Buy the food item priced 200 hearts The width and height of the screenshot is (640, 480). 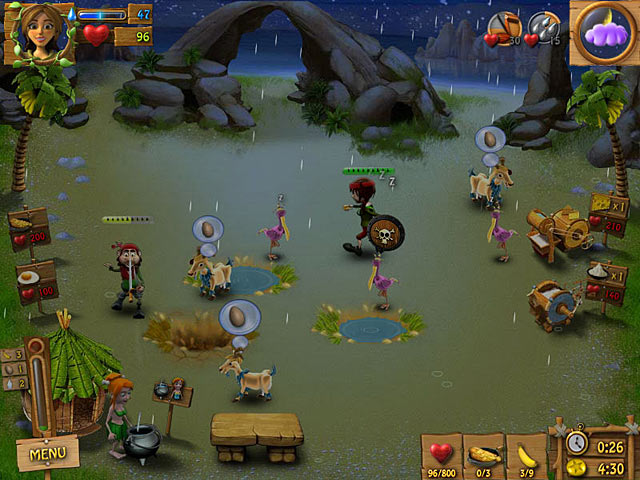[x=27, y=229]
